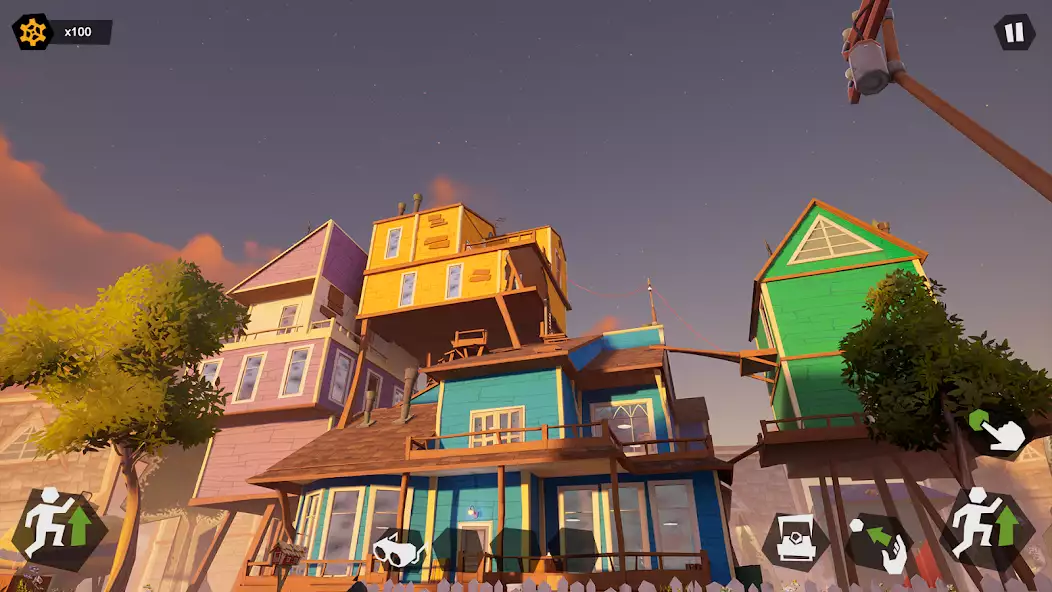1052x592 pixels.
Task: Tap the pointing hand interact button
Action: [1001, 430]
